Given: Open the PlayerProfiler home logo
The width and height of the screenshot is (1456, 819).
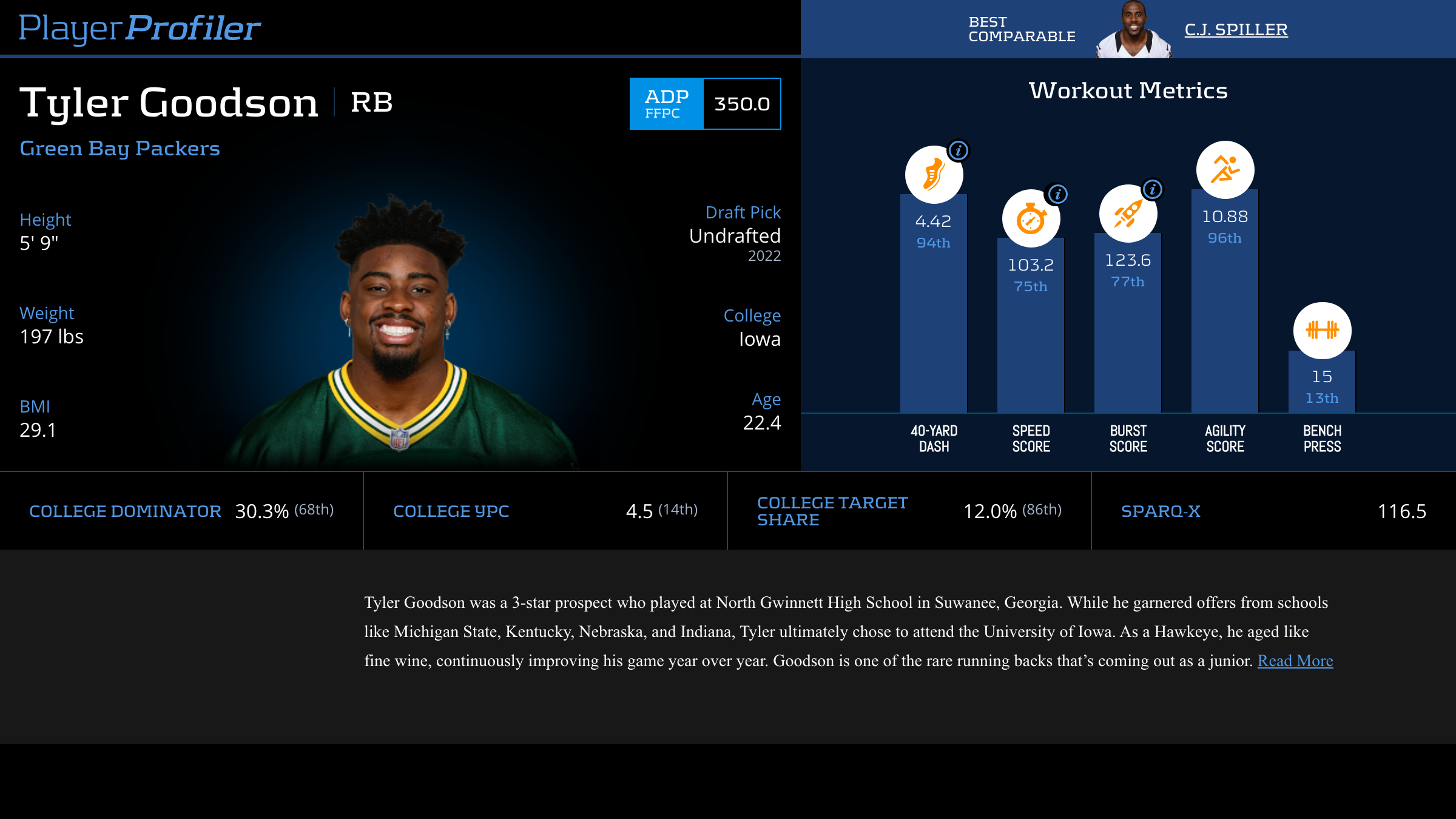Looking at the screenshot, I should [140, 27].
